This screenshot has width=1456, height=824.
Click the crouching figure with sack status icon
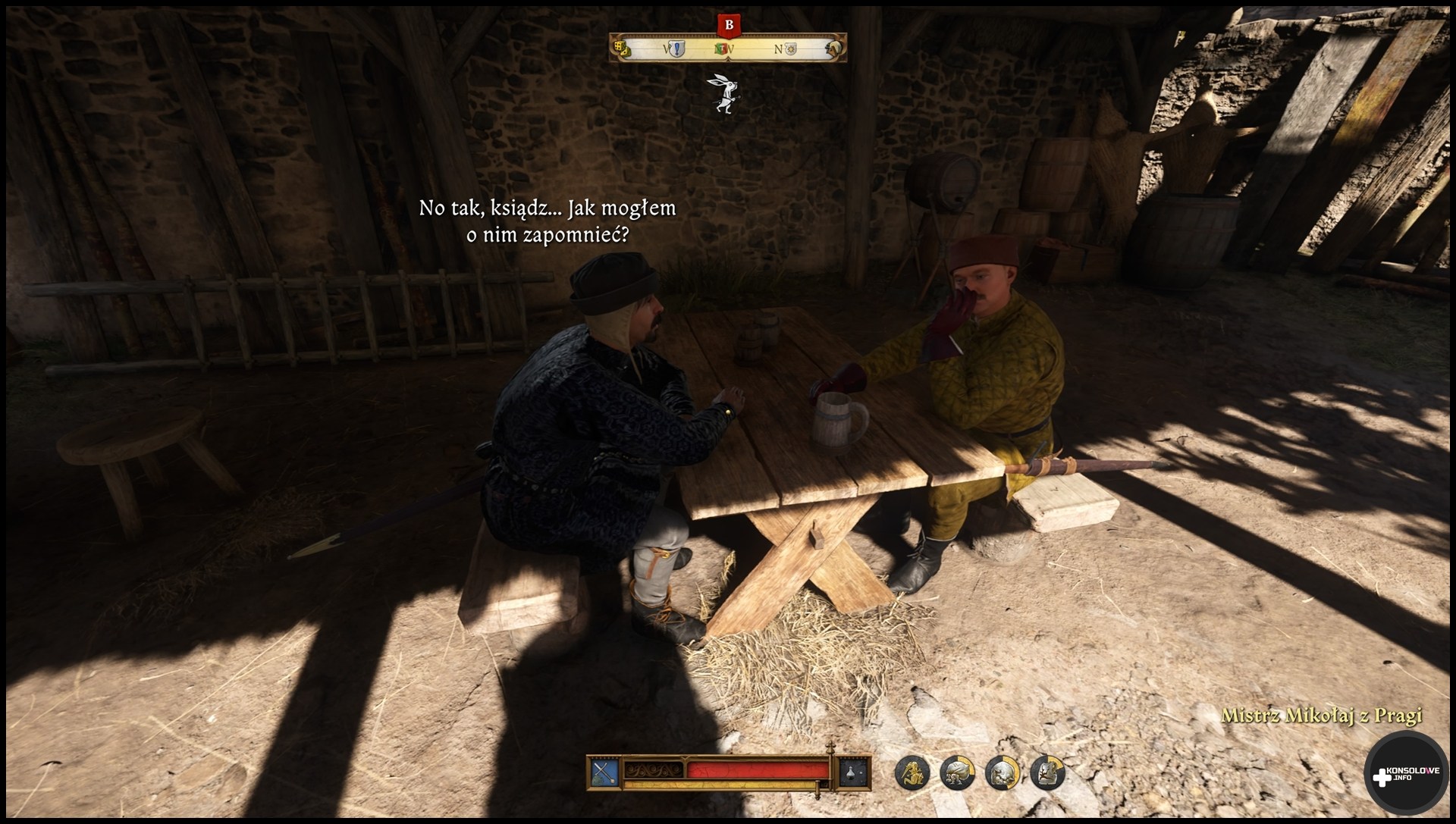click(x=957, y=772)
